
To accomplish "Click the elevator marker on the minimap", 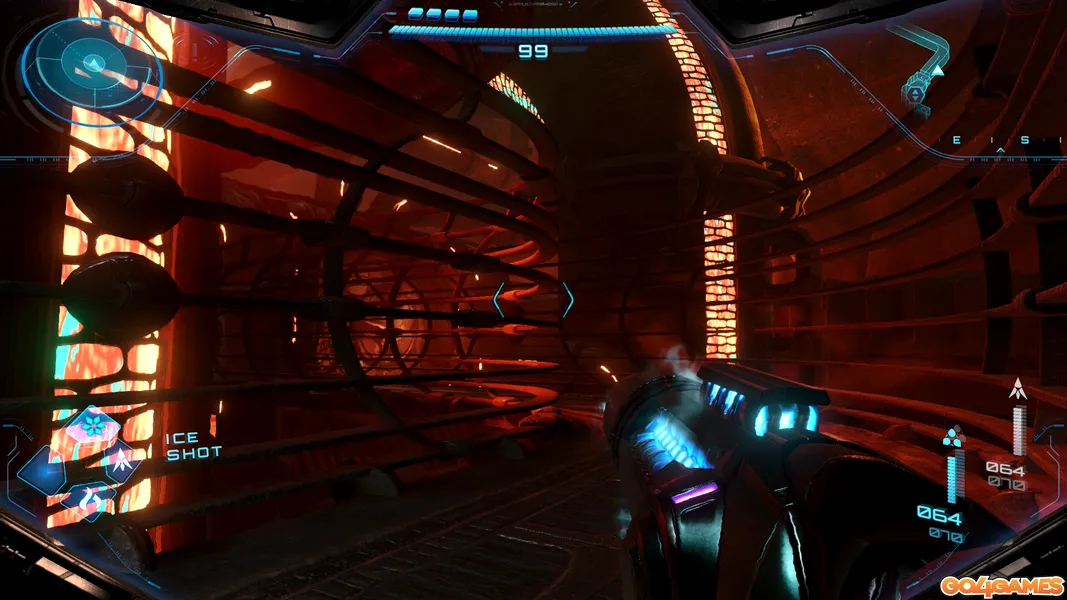I will (915, 93).
